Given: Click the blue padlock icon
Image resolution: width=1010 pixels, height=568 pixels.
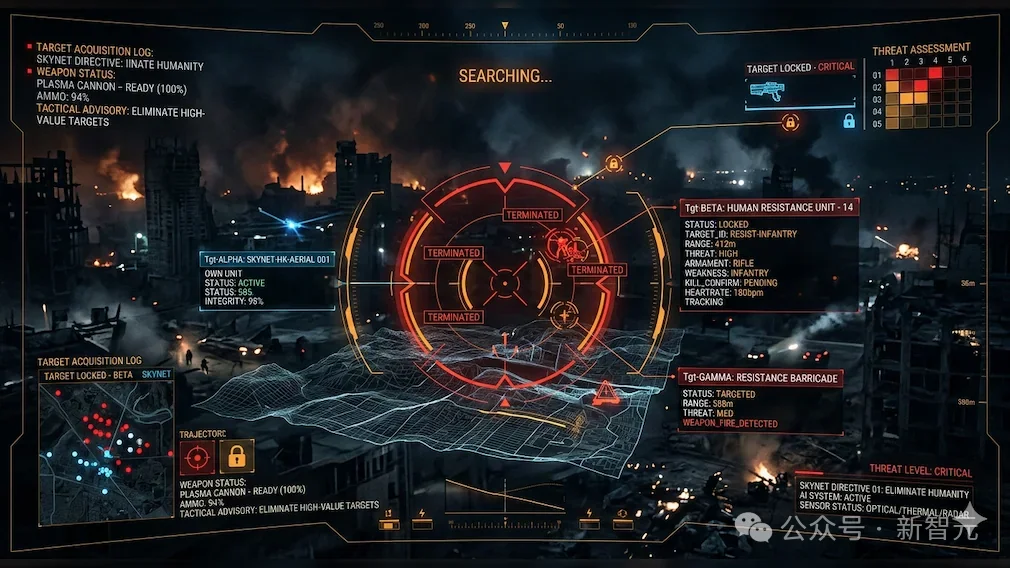Looking at the screenshot, I should pos(849,121).
